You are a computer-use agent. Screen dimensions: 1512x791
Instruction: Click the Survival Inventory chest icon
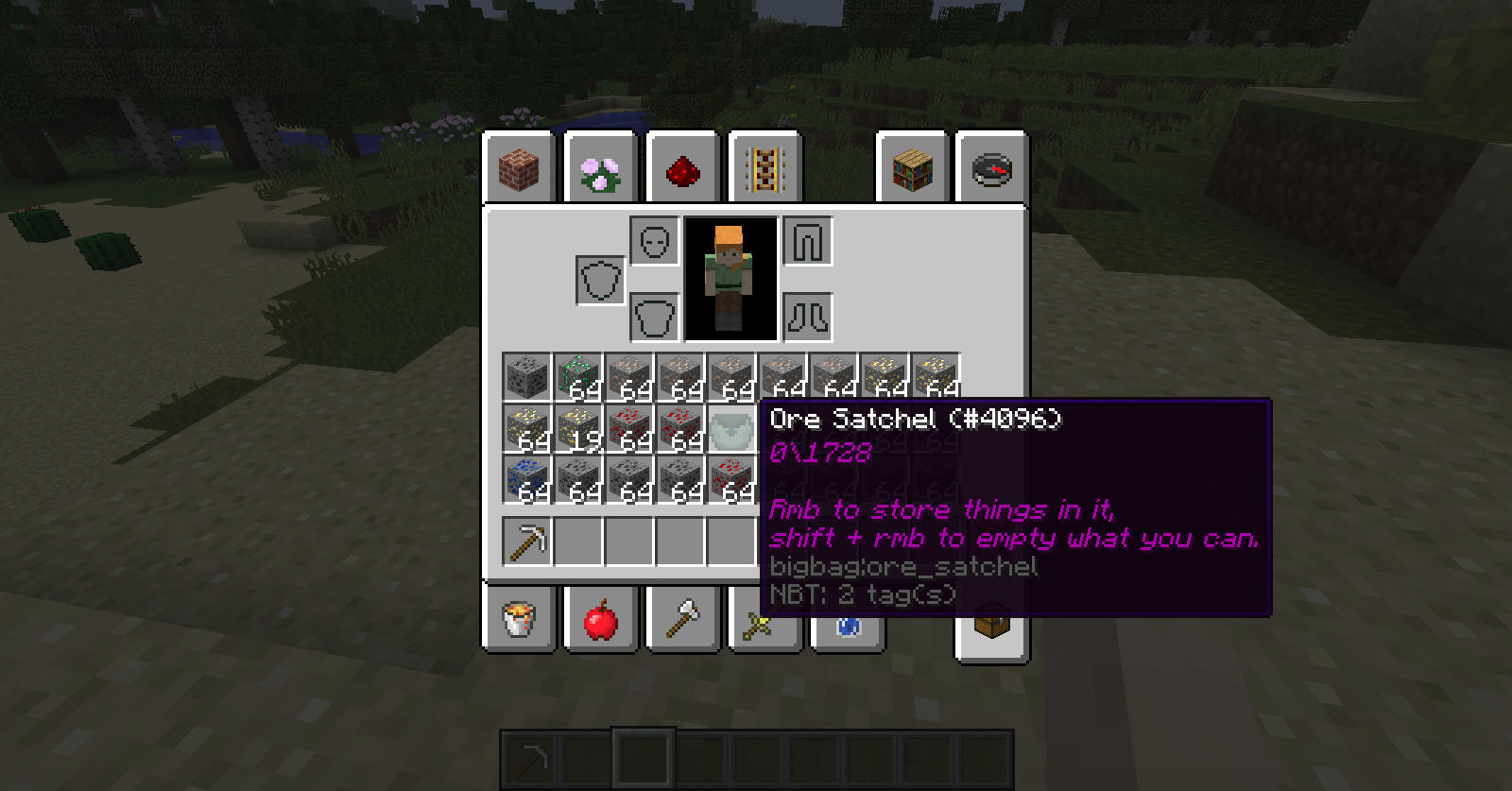point(992,624)
